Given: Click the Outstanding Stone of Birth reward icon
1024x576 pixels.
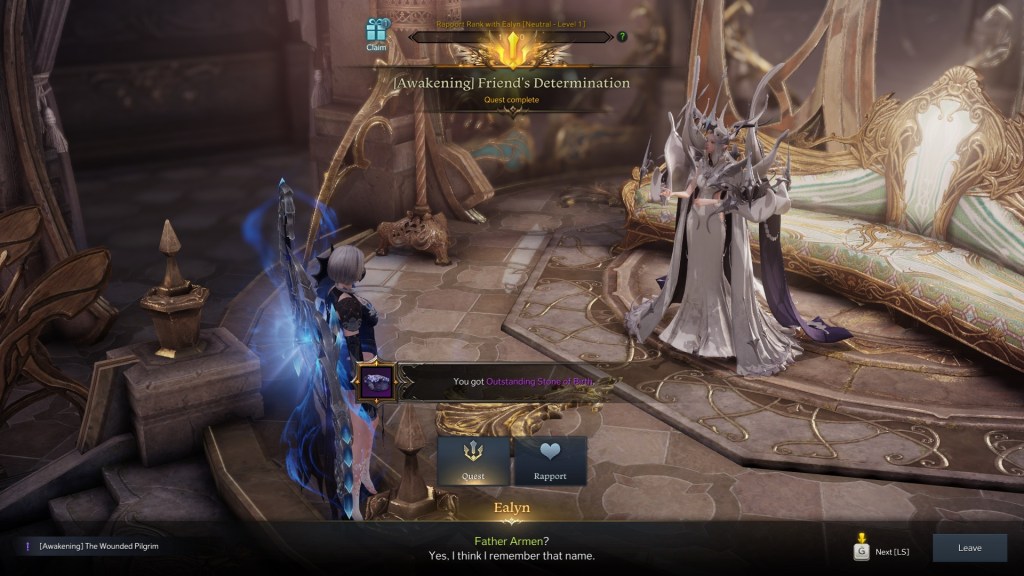Looking at the screenshot, I should pyautogui.click(x=376, y=382).
